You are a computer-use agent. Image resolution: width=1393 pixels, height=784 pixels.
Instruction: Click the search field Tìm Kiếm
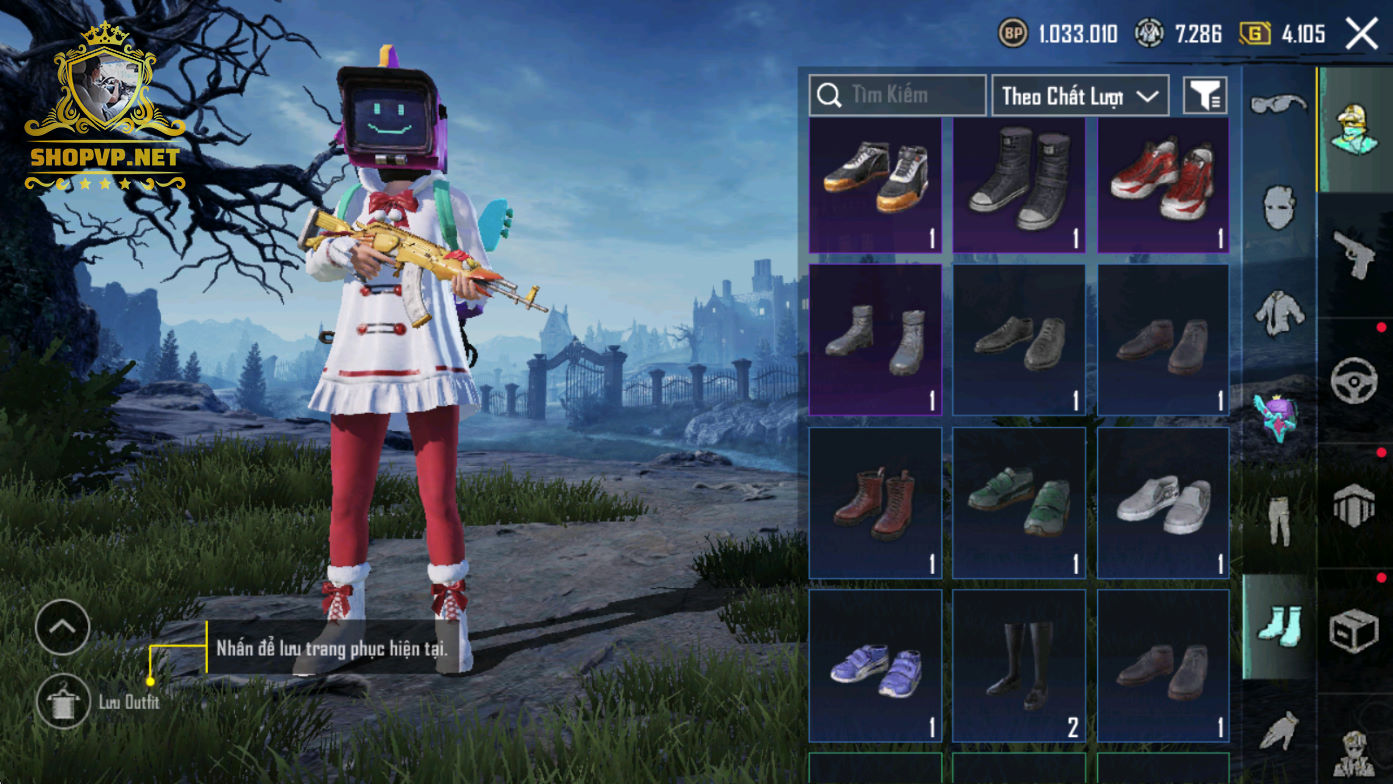click(897, 96)
